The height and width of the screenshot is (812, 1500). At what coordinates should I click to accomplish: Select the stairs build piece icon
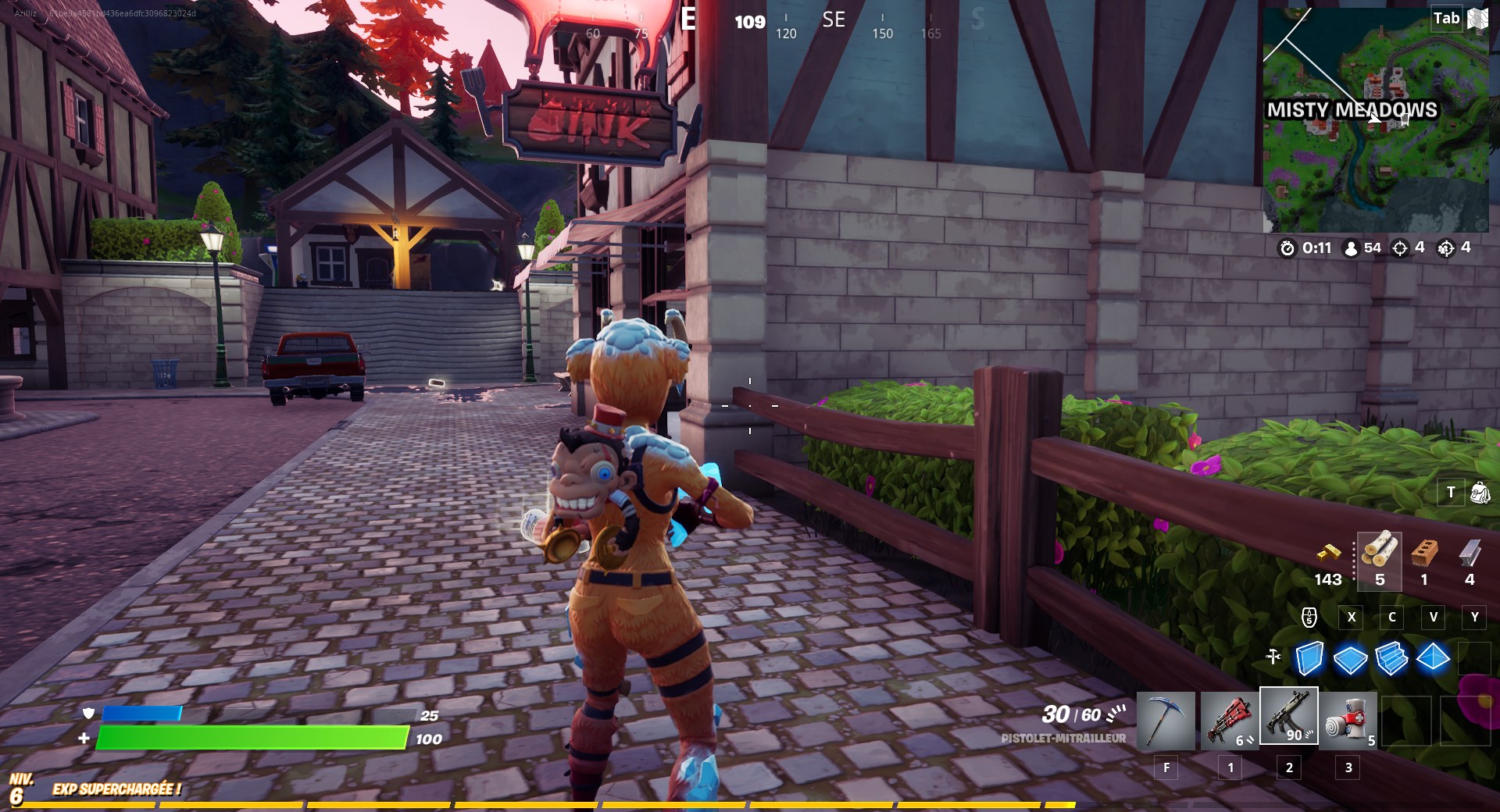(1391, 660)
